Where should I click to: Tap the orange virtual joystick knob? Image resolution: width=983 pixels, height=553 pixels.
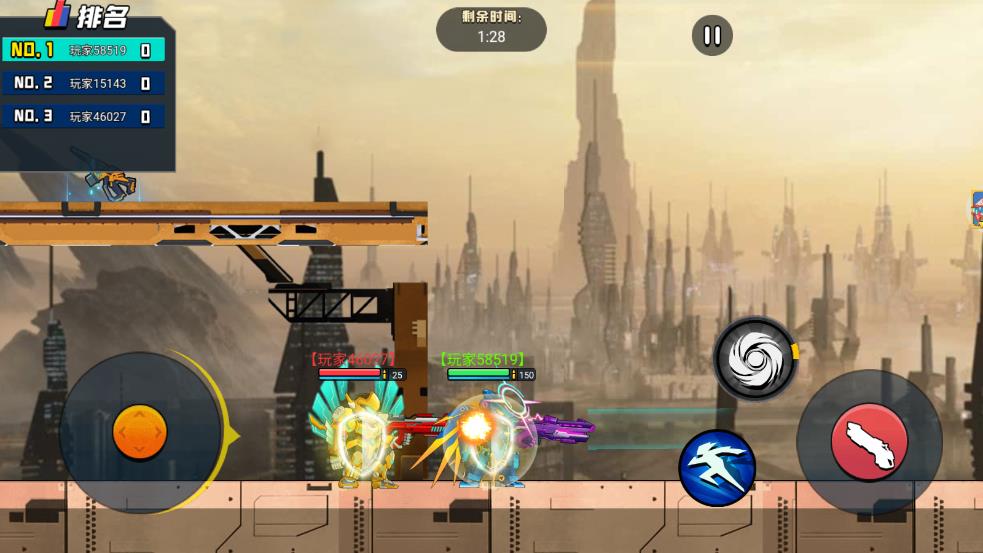pyautogui.click(x=140, y=433)
